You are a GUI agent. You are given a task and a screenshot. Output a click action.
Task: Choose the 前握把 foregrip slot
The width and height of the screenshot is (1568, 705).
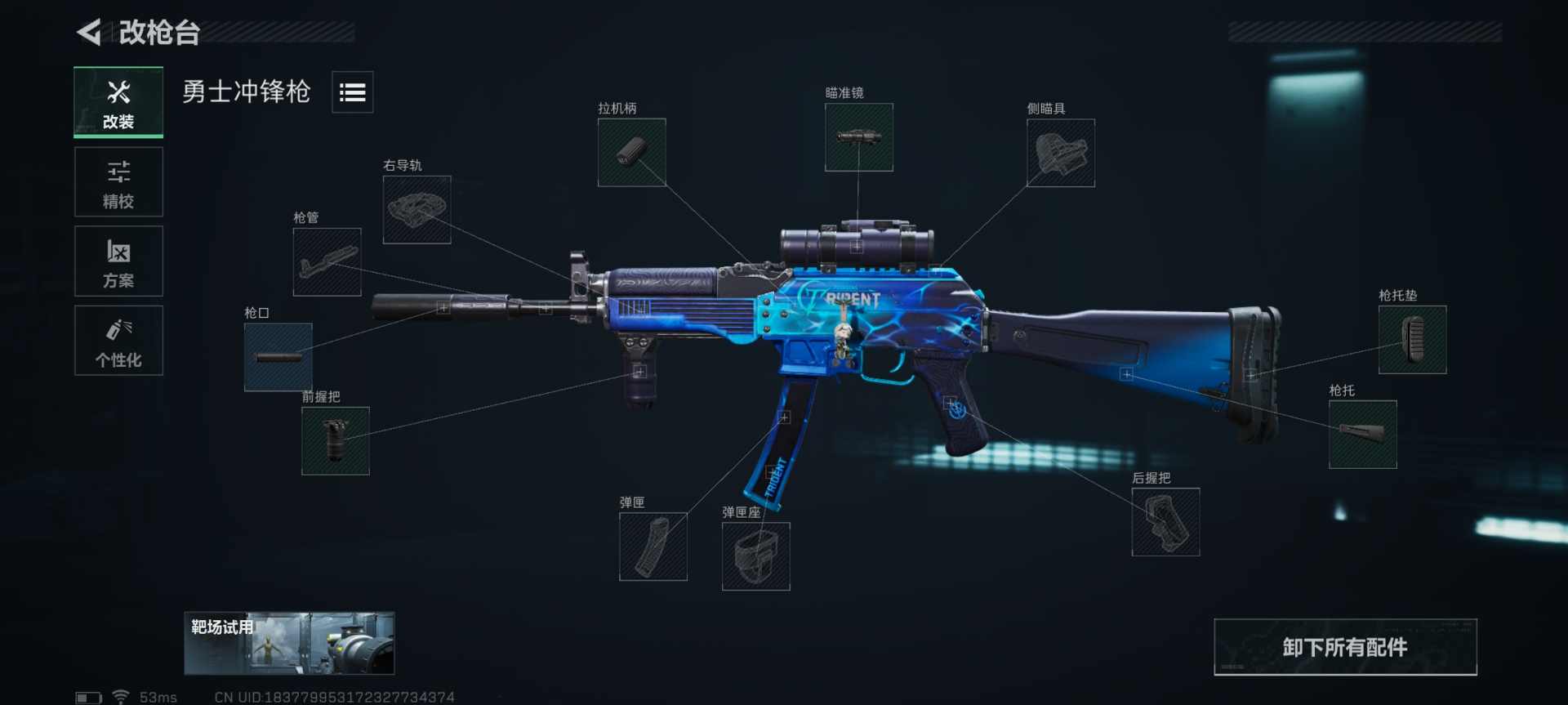click(x=335, y=441)
